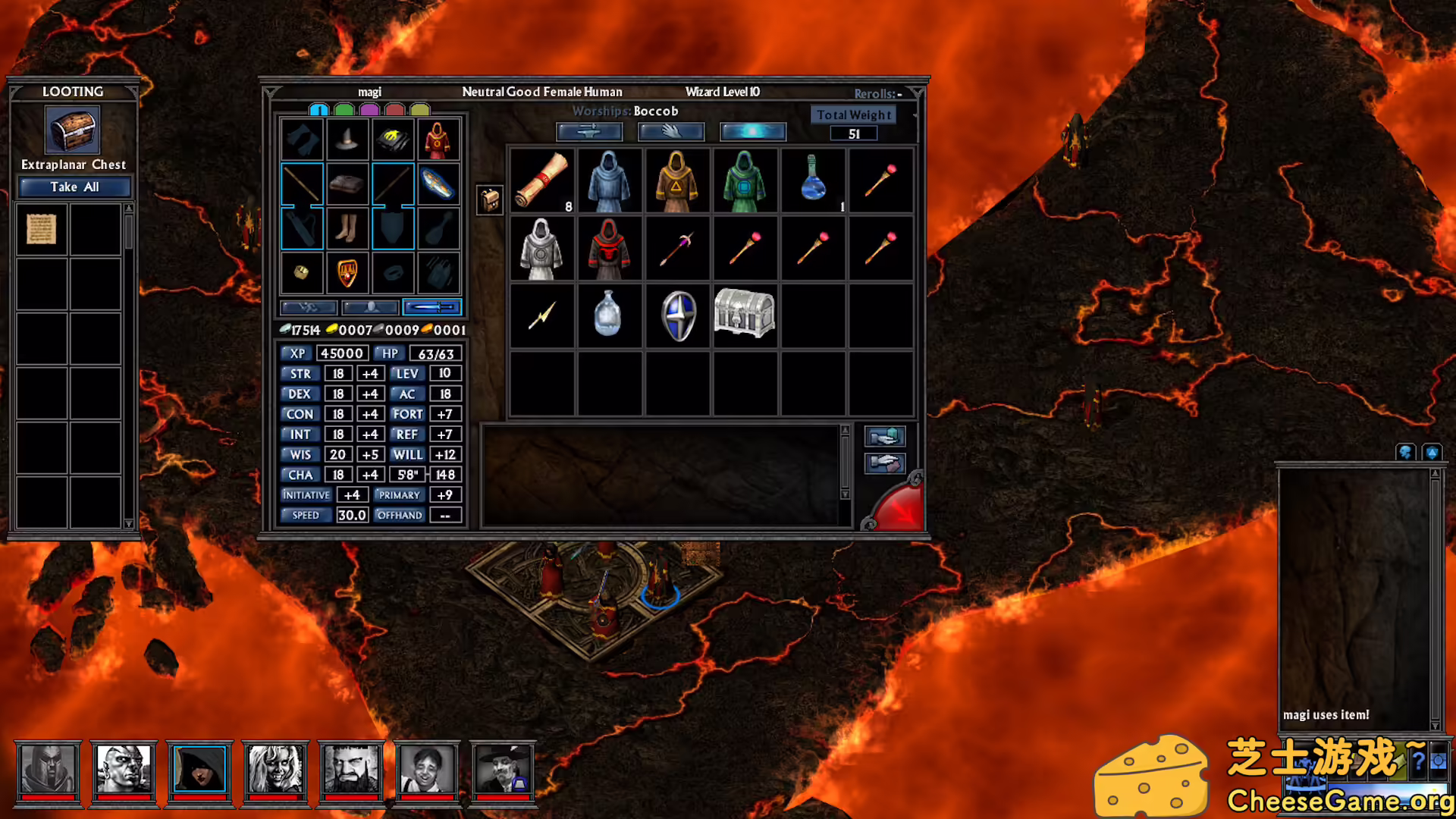Select the bearded dwarf party portrait
Screen dimensions: 1456x819
coord(351,769)
